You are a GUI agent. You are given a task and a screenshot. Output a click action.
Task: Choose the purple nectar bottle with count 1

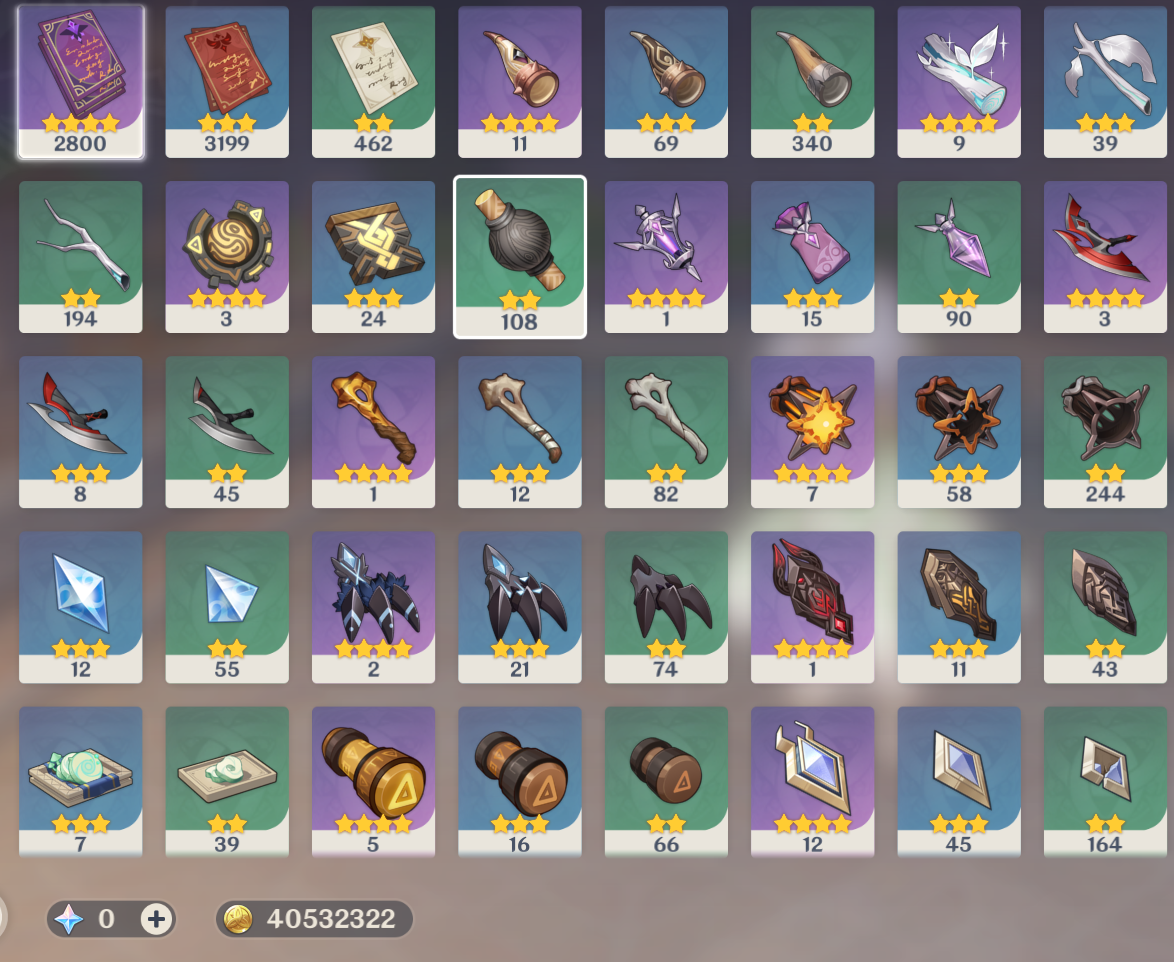point(666,256)
